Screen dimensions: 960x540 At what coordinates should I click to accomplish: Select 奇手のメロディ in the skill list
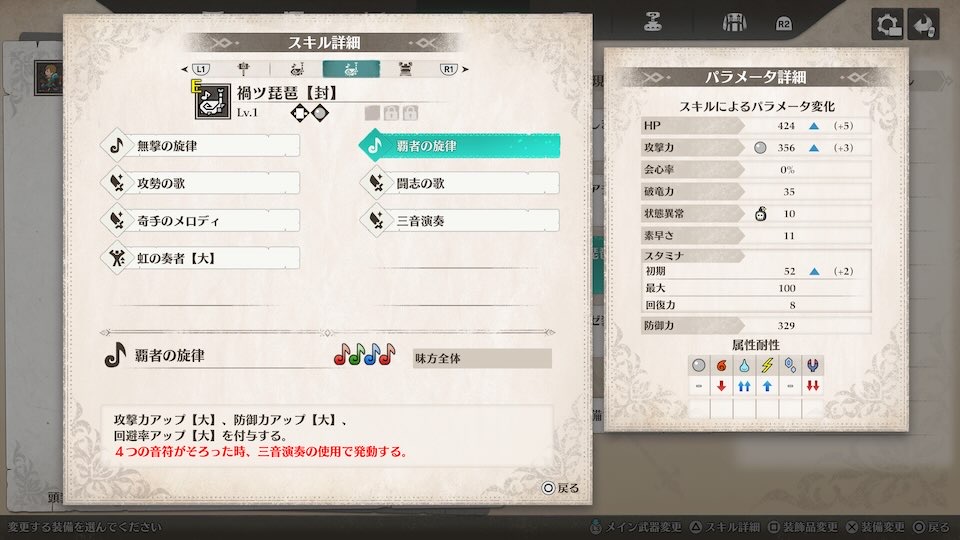point(203,220)
